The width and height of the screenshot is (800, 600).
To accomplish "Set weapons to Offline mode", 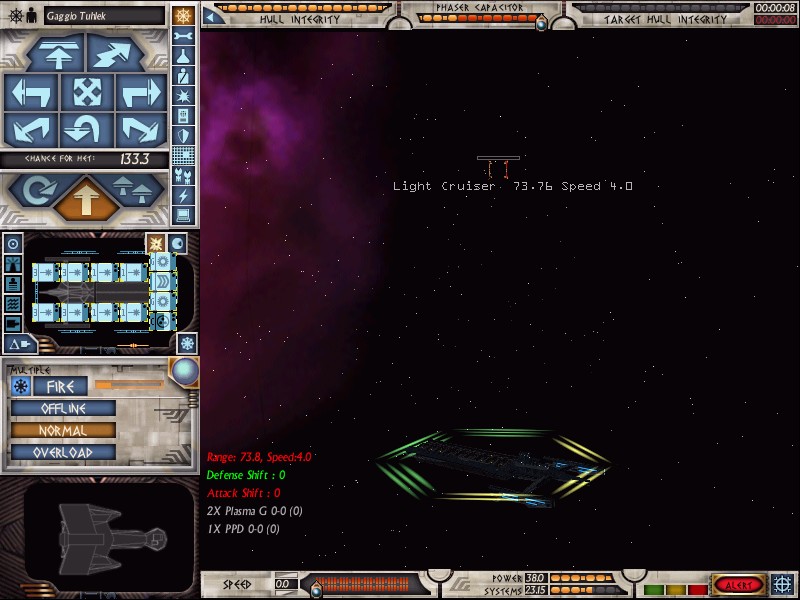I will click(63, 409).
